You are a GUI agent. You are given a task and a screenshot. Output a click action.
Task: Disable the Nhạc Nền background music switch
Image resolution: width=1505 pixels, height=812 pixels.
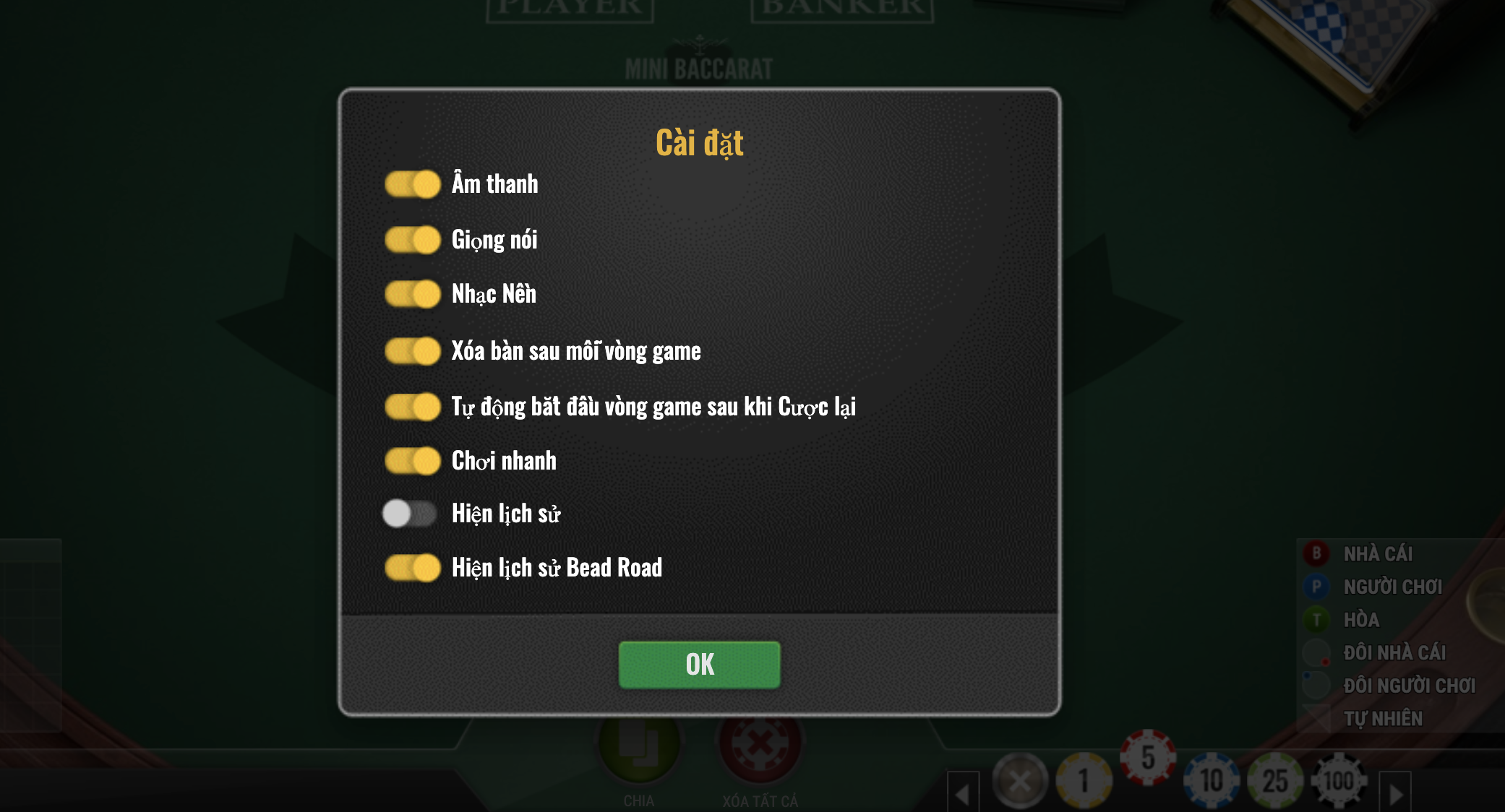tap(412, 294)
